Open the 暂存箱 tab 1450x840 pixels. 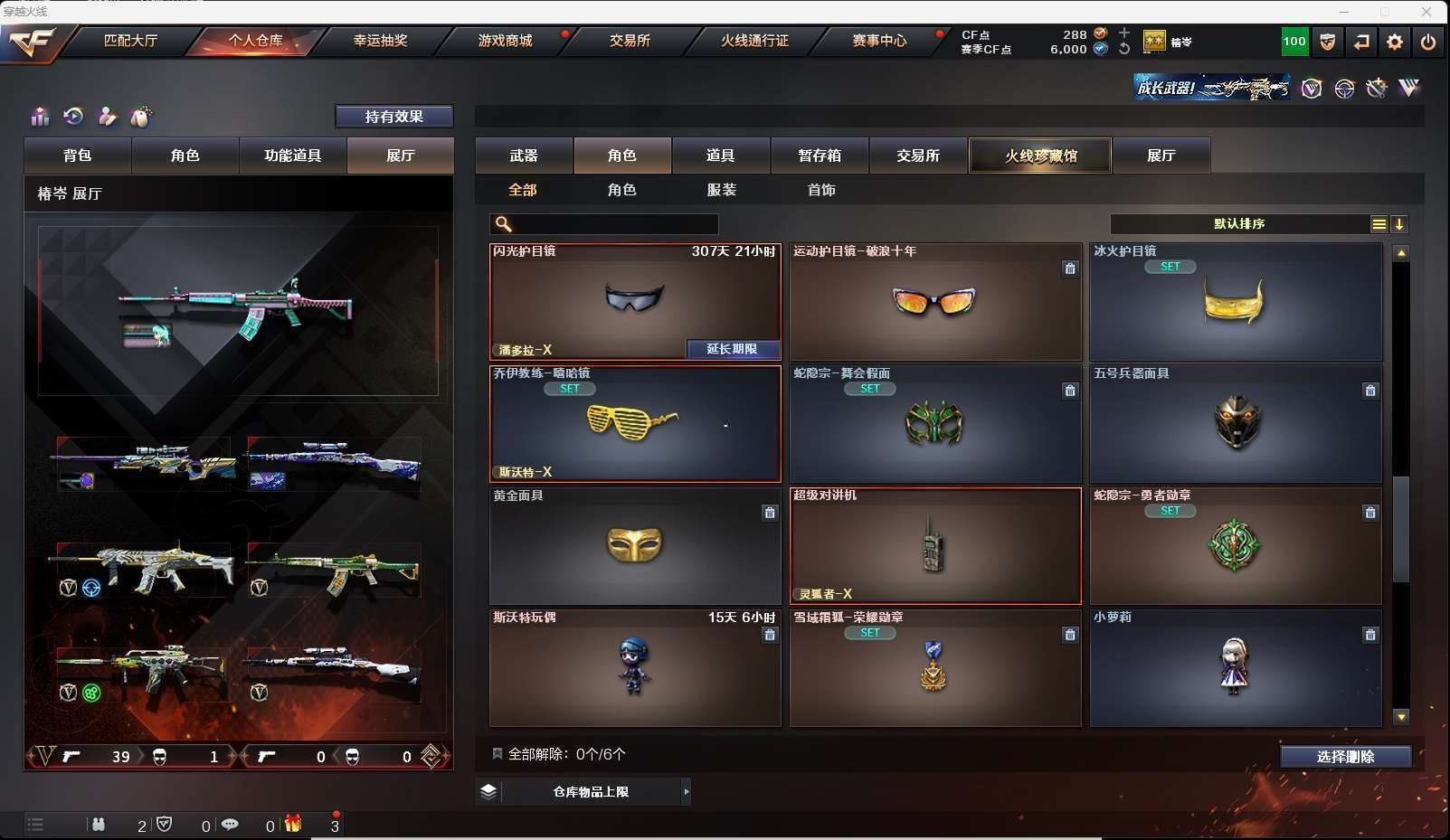pos(820,156)
